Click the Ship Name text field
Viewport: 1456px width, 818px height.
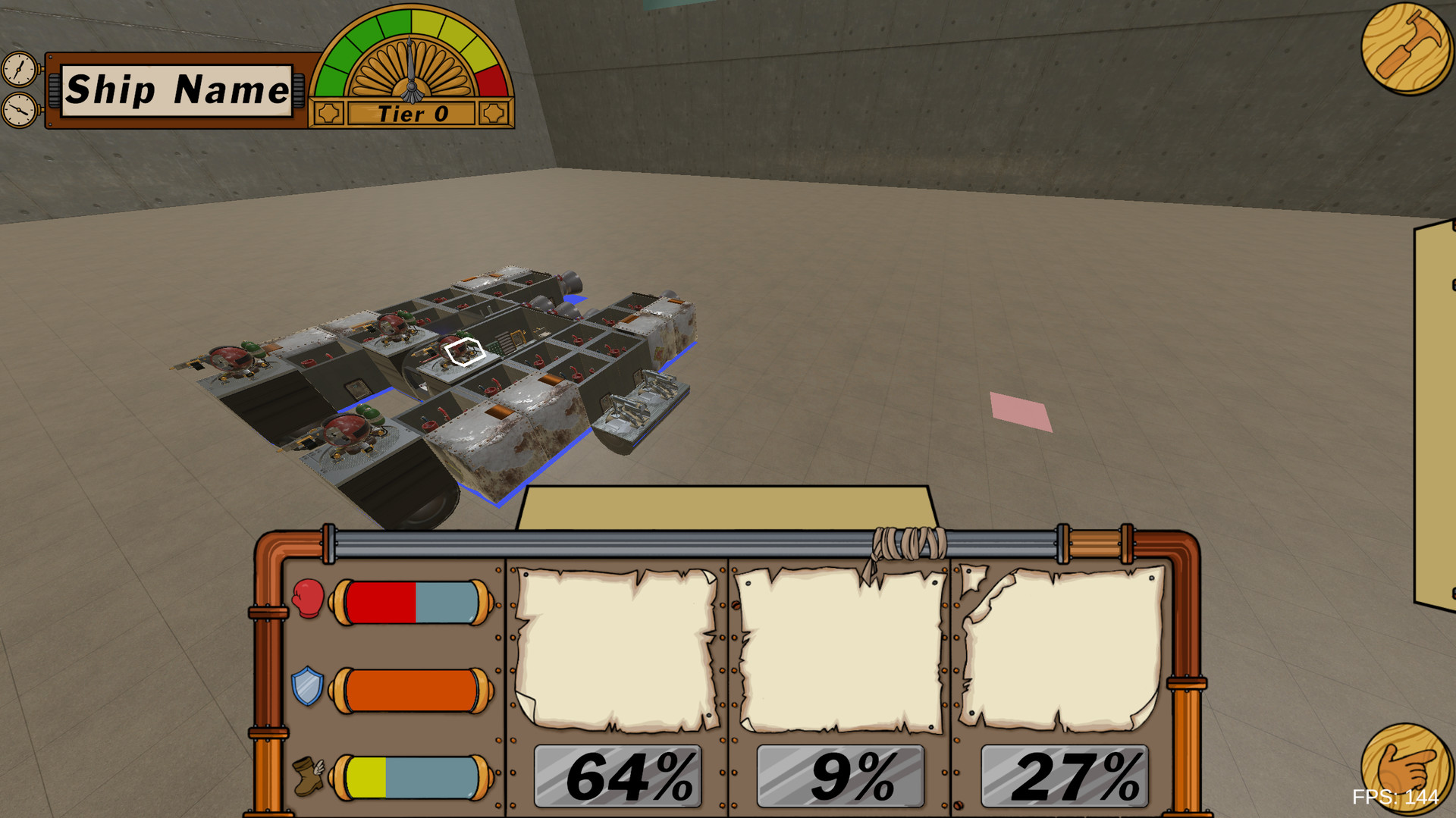177,91
